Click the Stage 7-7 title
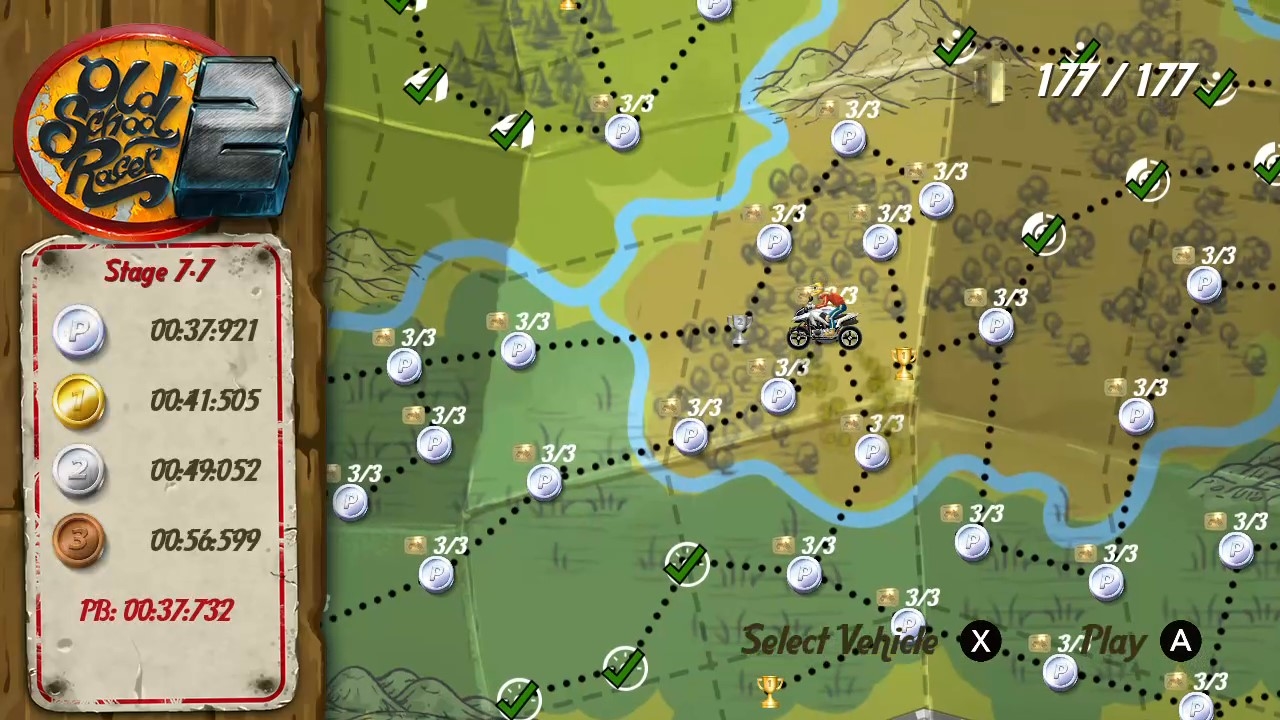This screenshot has width=1280, height=720. [157, 271]
